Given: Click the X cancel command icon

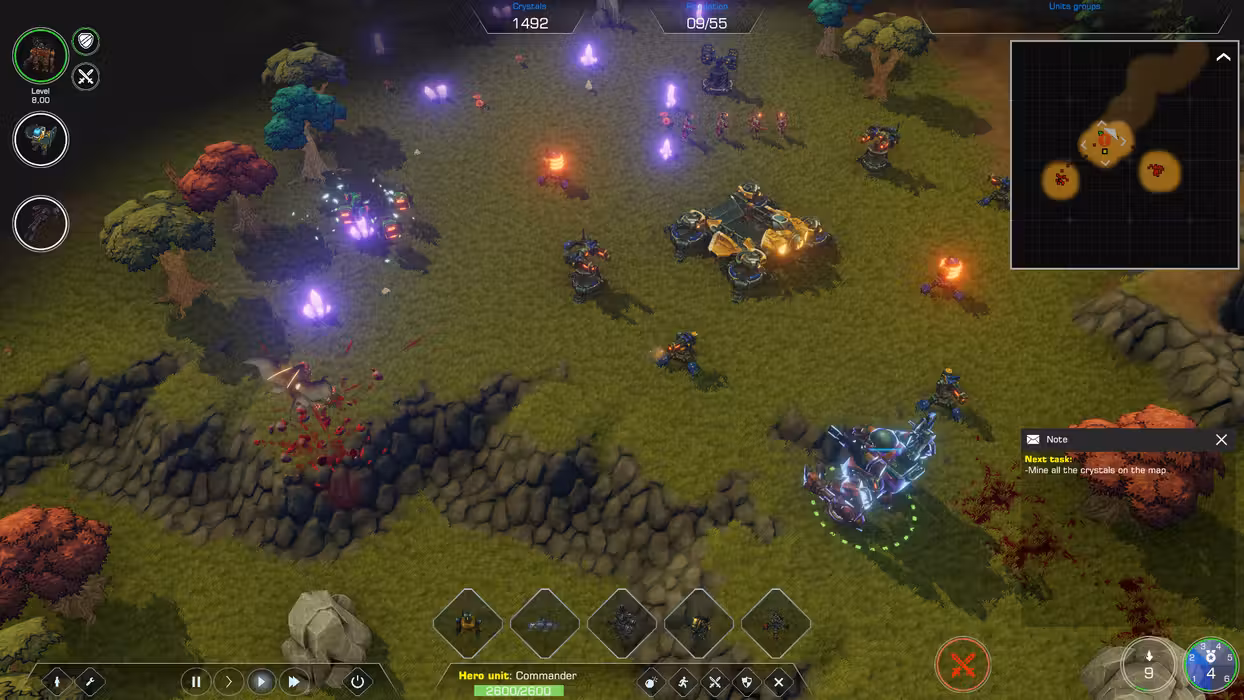Looking at the screenshot, I should 778,683.
